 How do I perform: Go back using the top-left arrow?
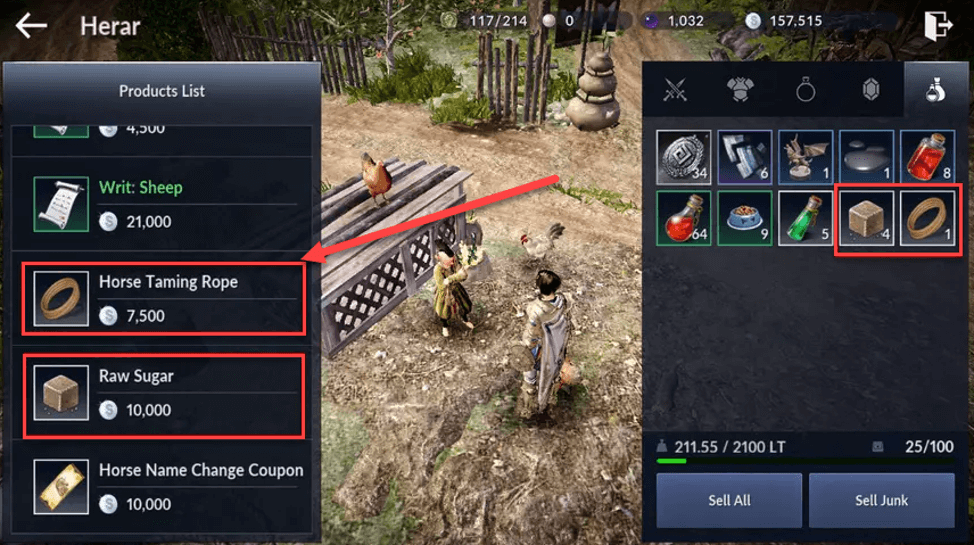32,26
